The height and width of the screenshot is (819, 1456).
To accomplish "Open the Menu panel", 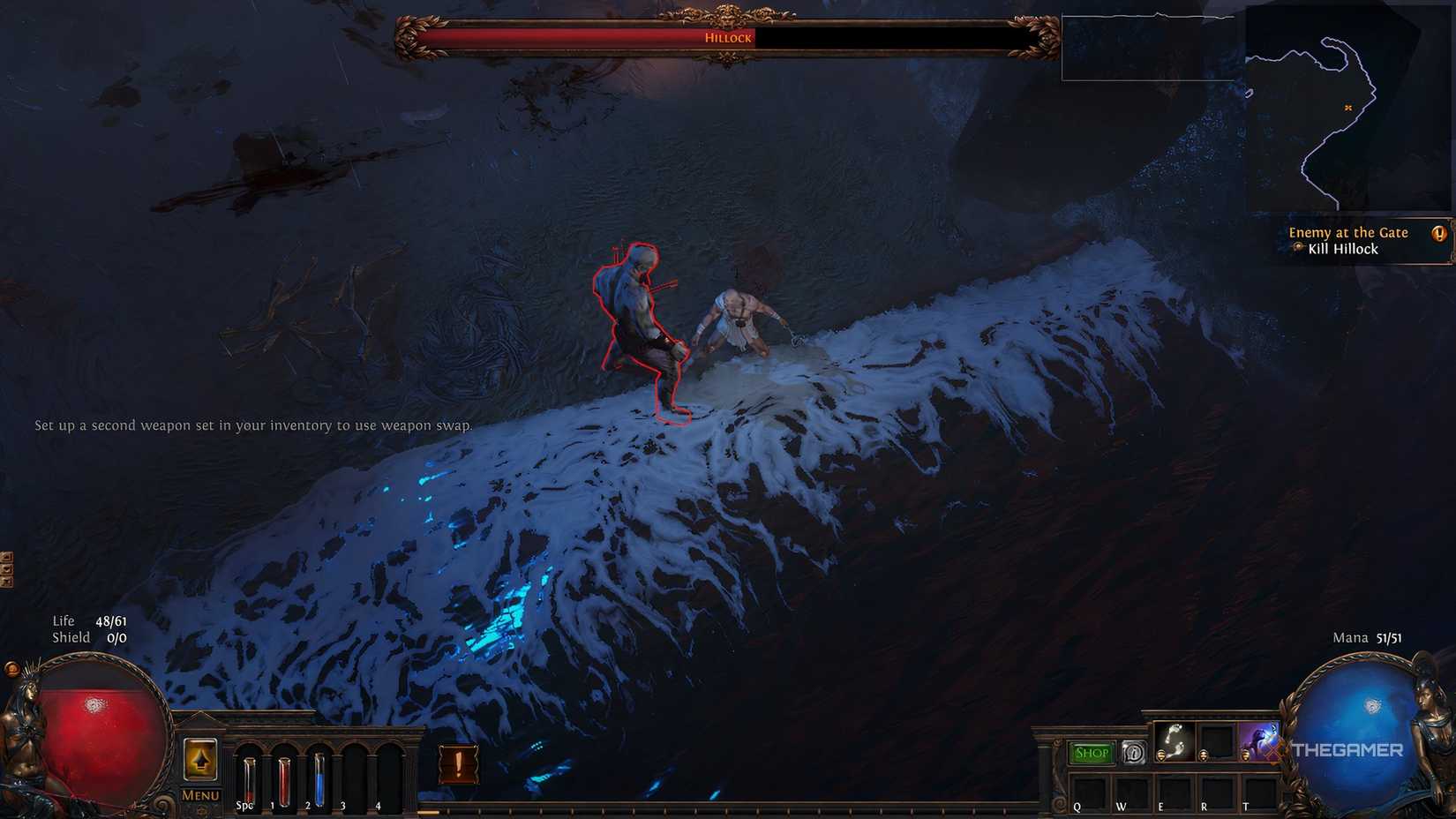I will 200,795.
